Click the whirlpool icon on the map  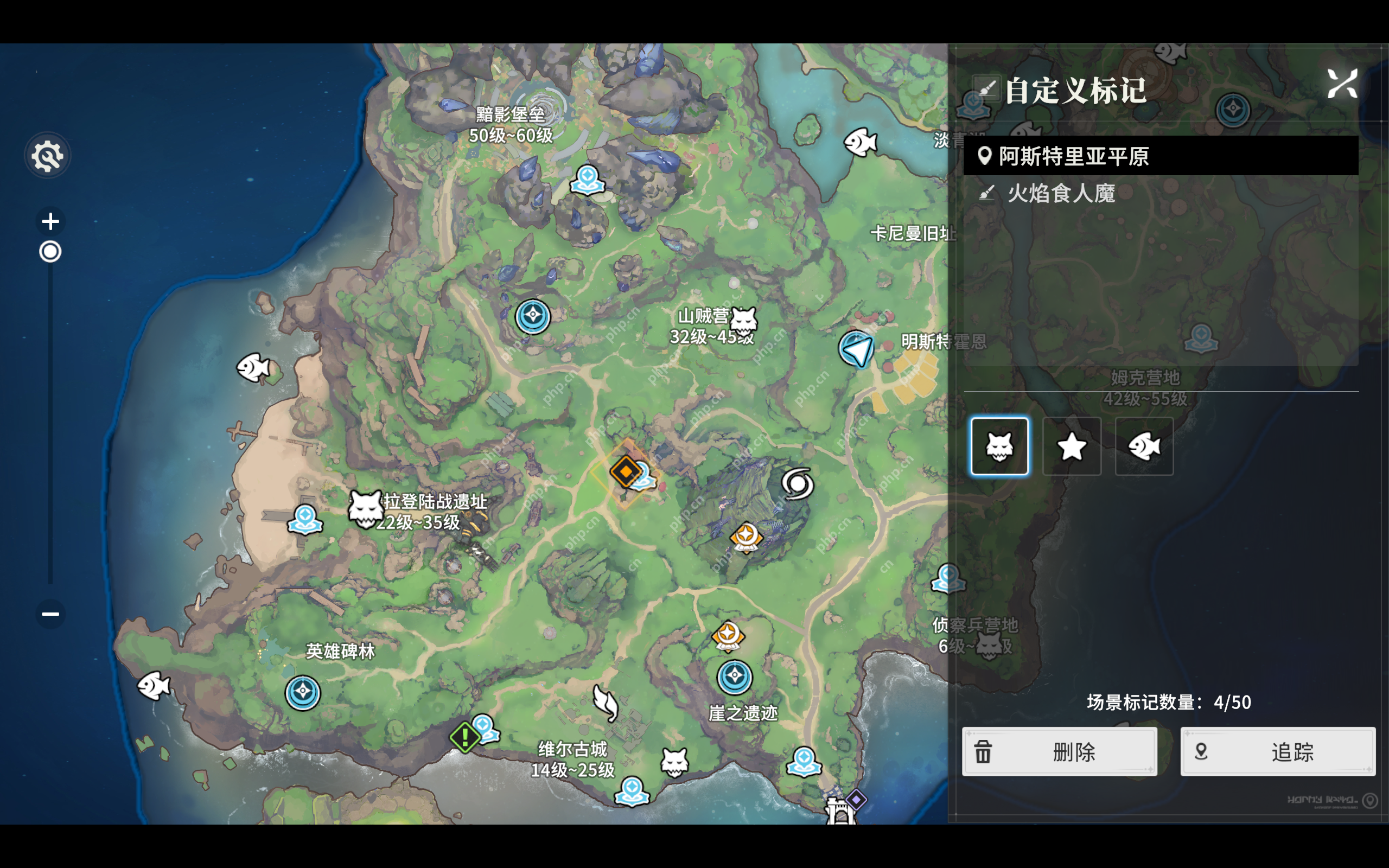799,484
